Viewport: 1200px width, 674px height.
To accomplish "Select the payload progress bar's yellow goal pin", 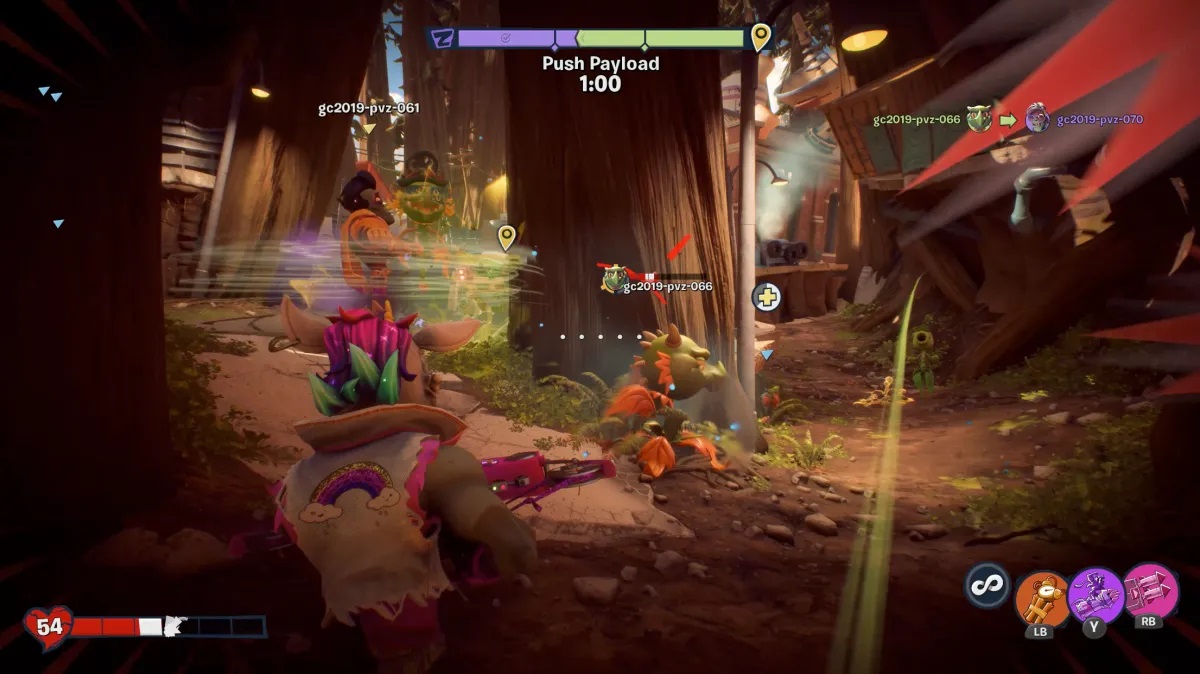I will click(761, 37).
